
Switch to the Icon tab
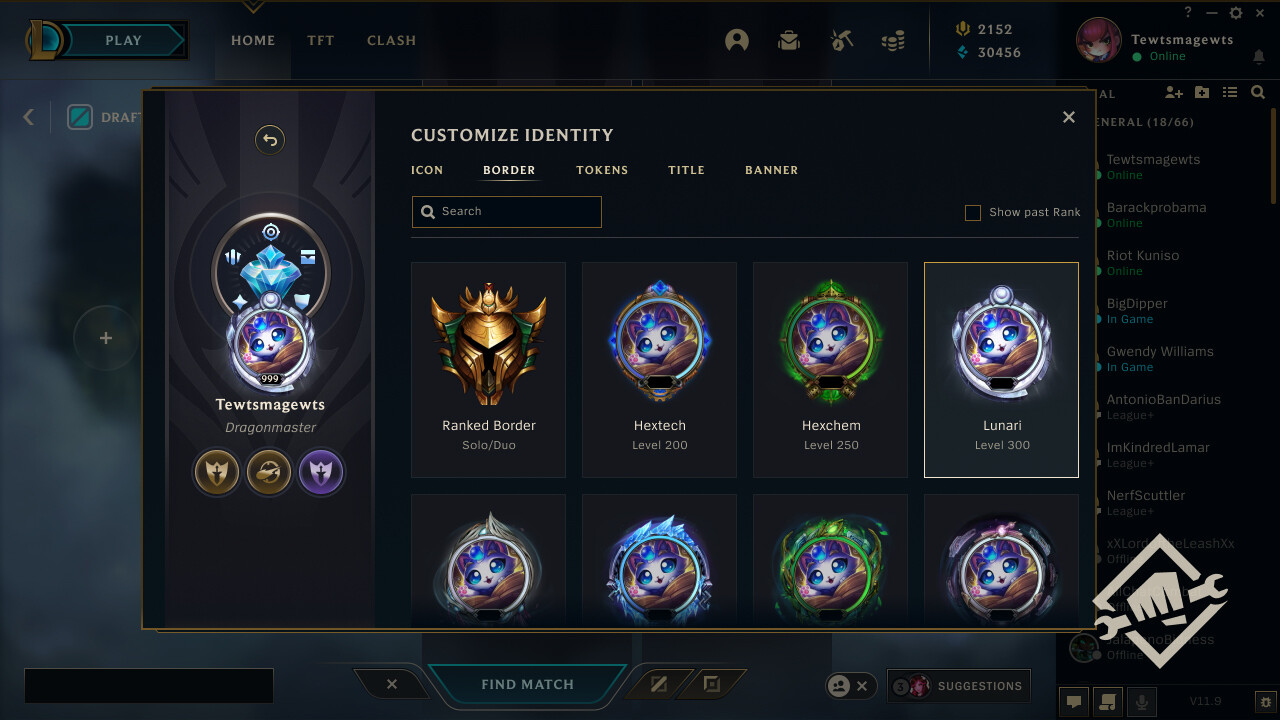click(x=427, y=170)
